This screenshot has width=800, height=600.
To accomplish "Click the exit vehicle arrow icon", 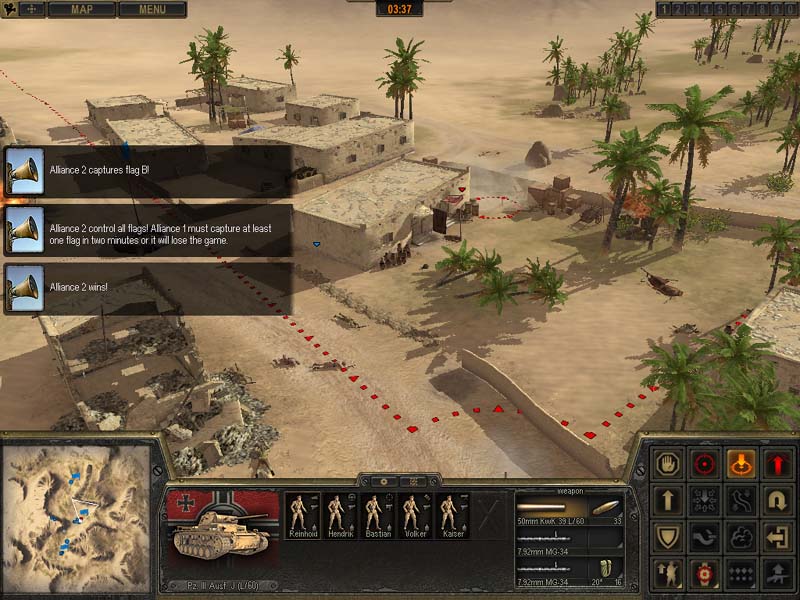I will click(x=778, y=537).
